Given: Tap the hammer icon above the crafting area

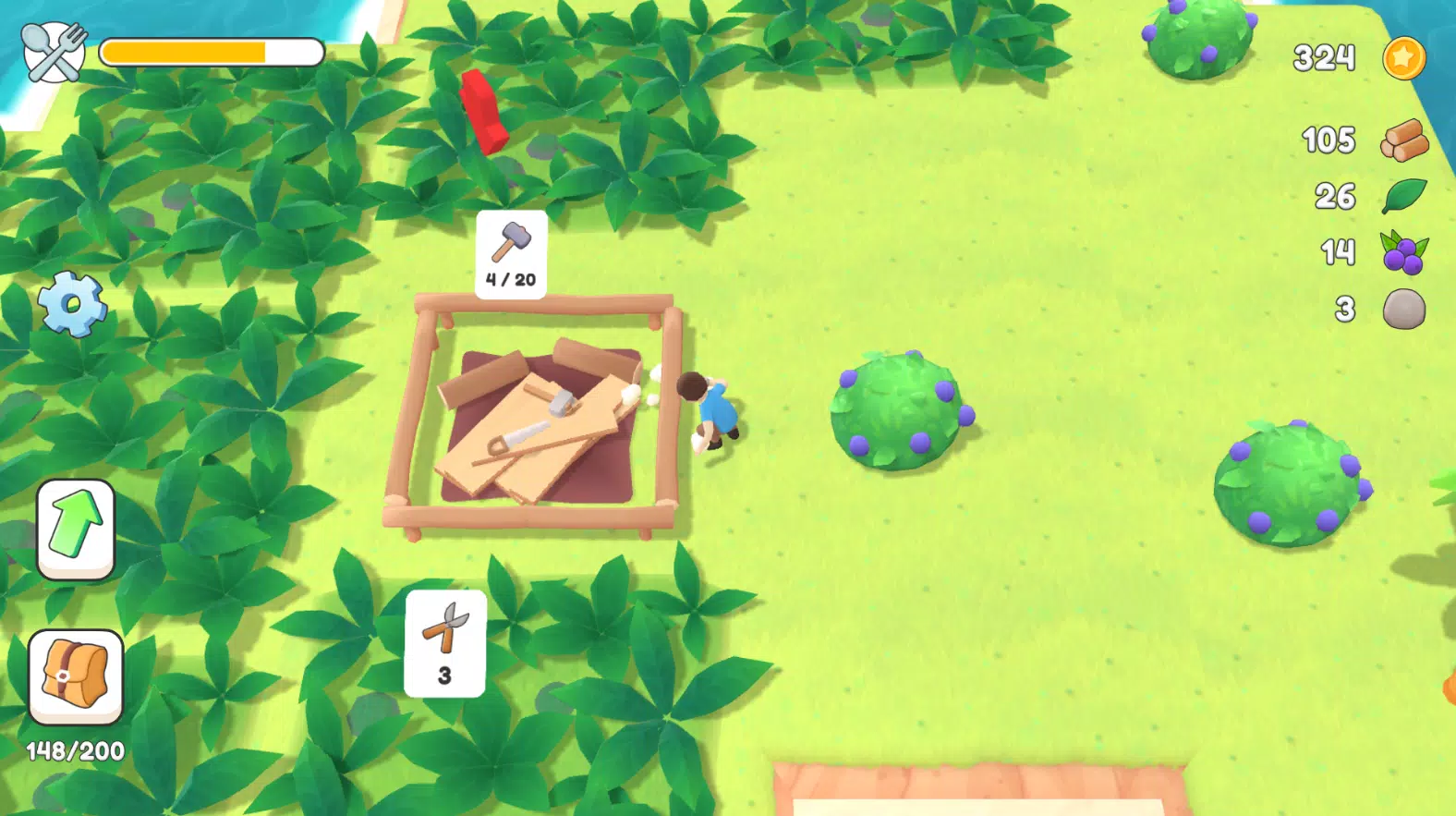Looking at the screenshot, I should tap(510, 243).
